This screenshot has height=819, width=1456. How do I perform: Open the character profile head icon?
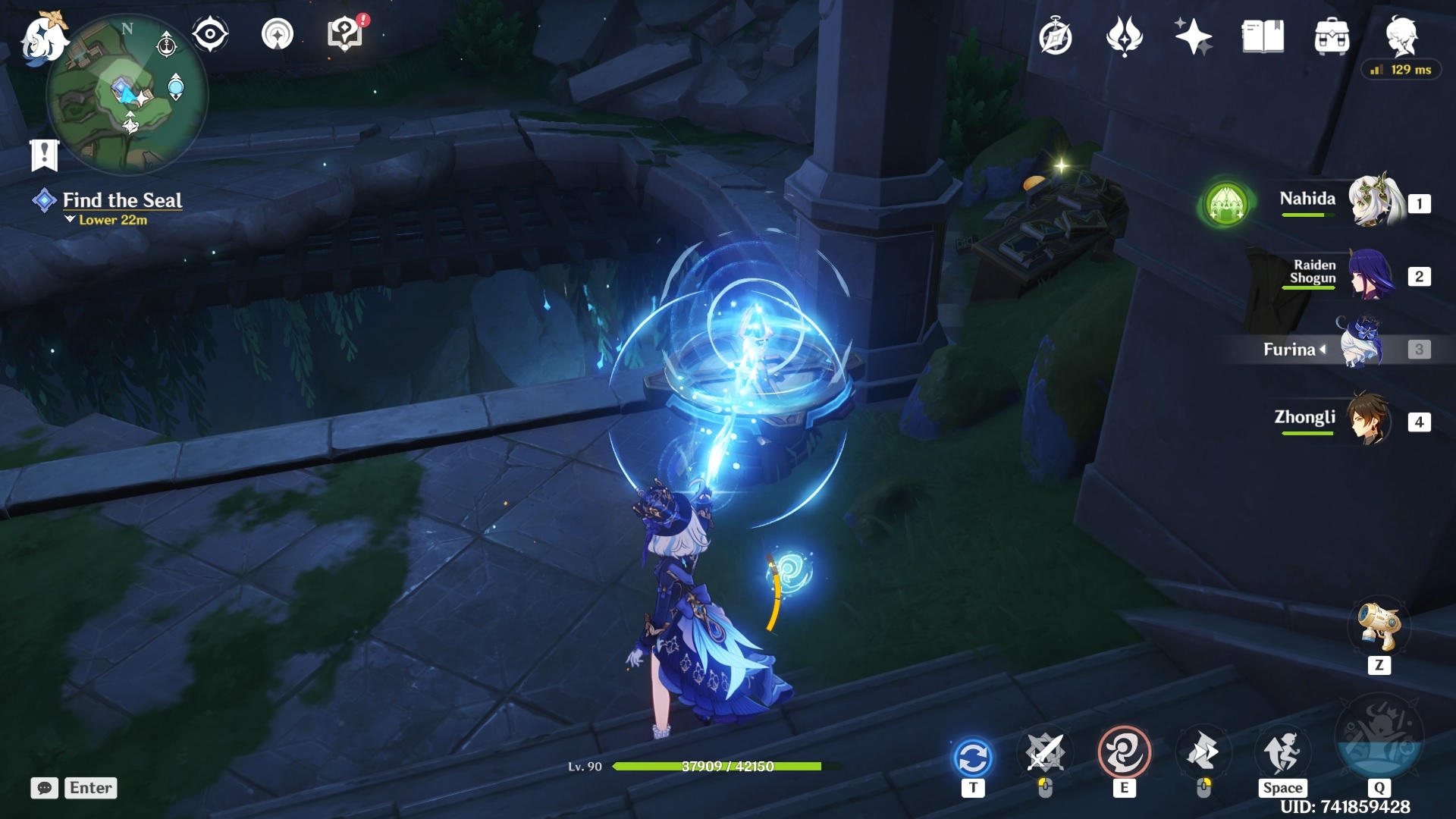1401,34
